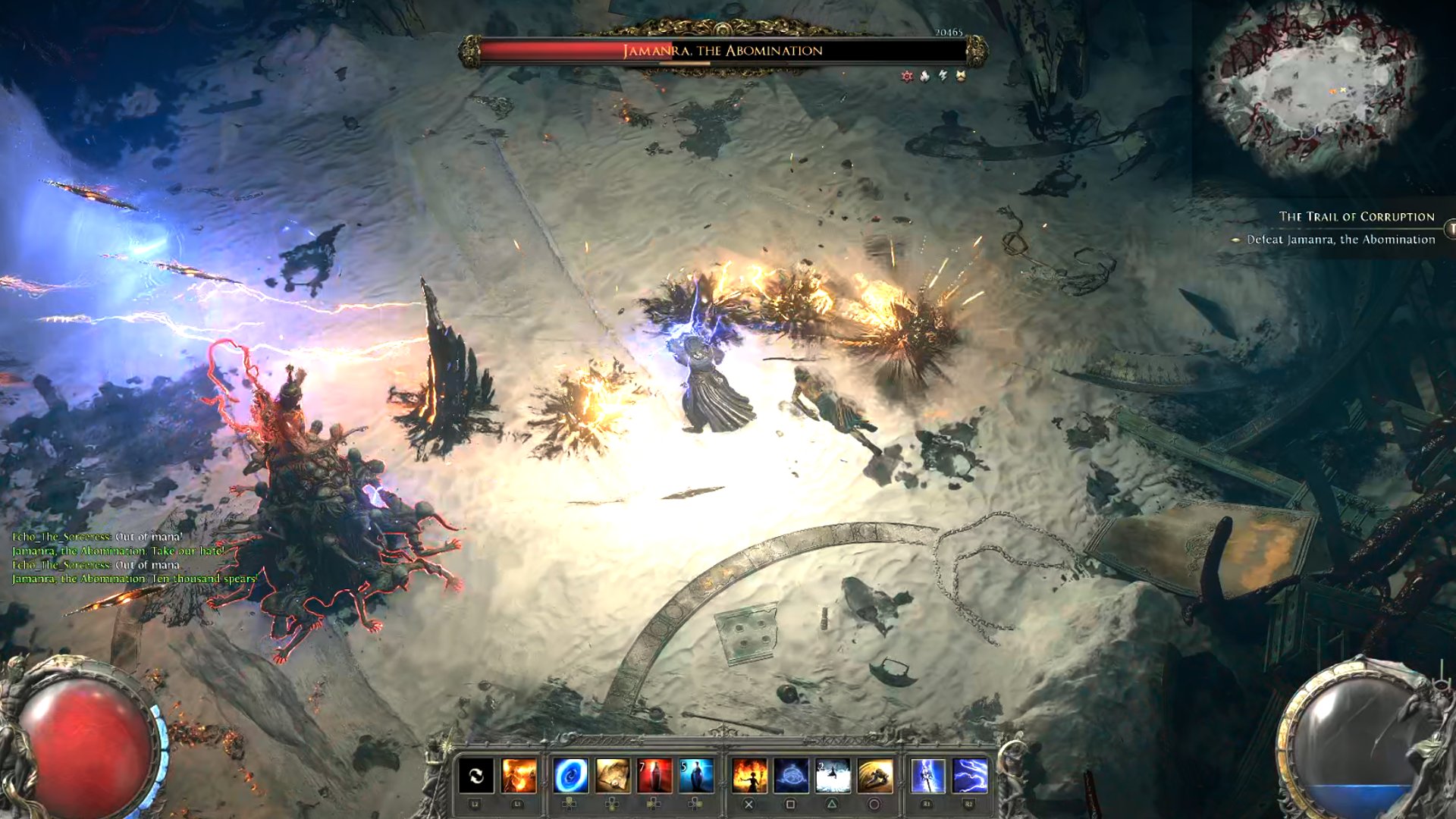The width and height of the screenshot is (1456, 819).
Task: Toggle the chaos resistance icon under the boss bar
Action: point(907,75)
